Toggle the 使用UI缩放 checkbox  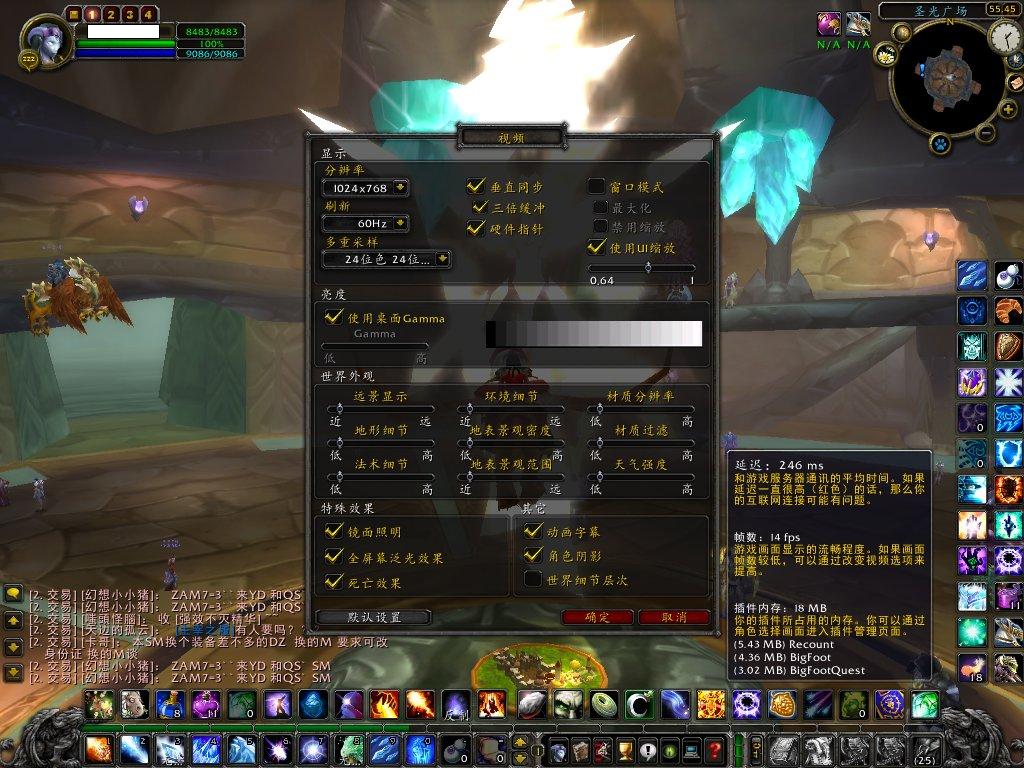(596, 246)
